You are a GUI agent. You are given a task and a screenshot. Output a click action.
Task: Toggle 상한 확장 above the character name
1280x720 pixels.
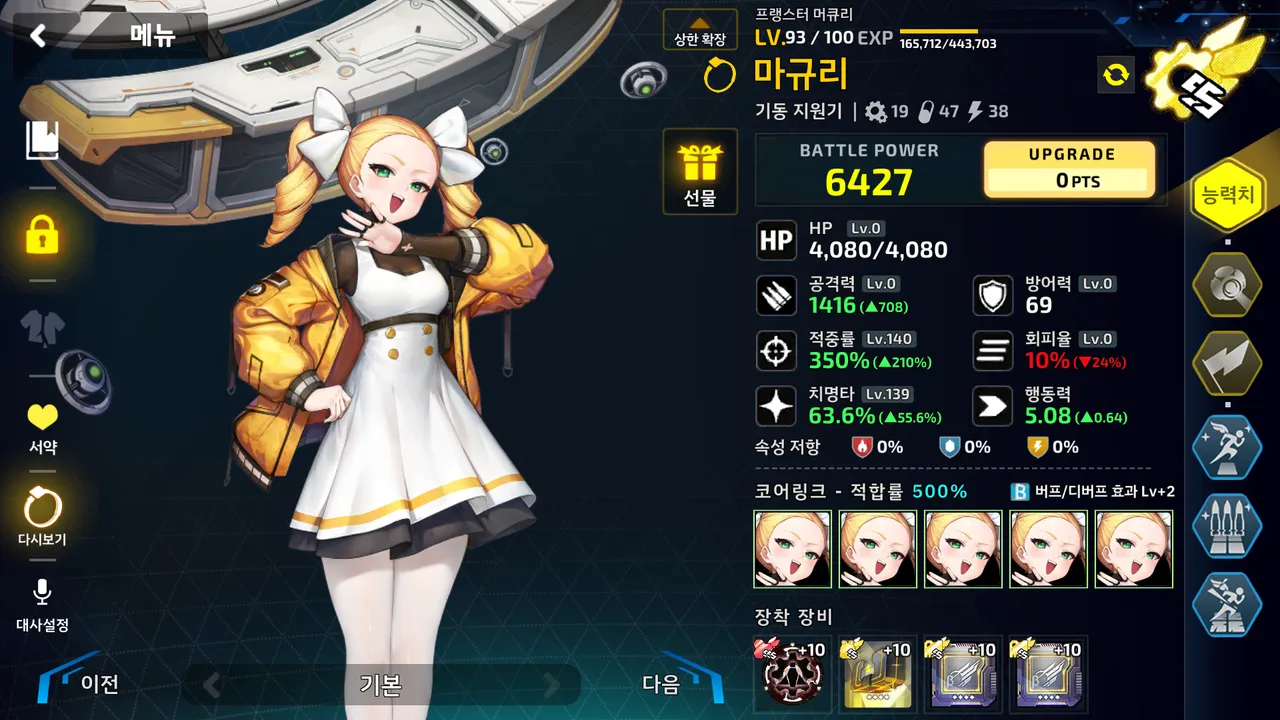[x=699, y=31]
